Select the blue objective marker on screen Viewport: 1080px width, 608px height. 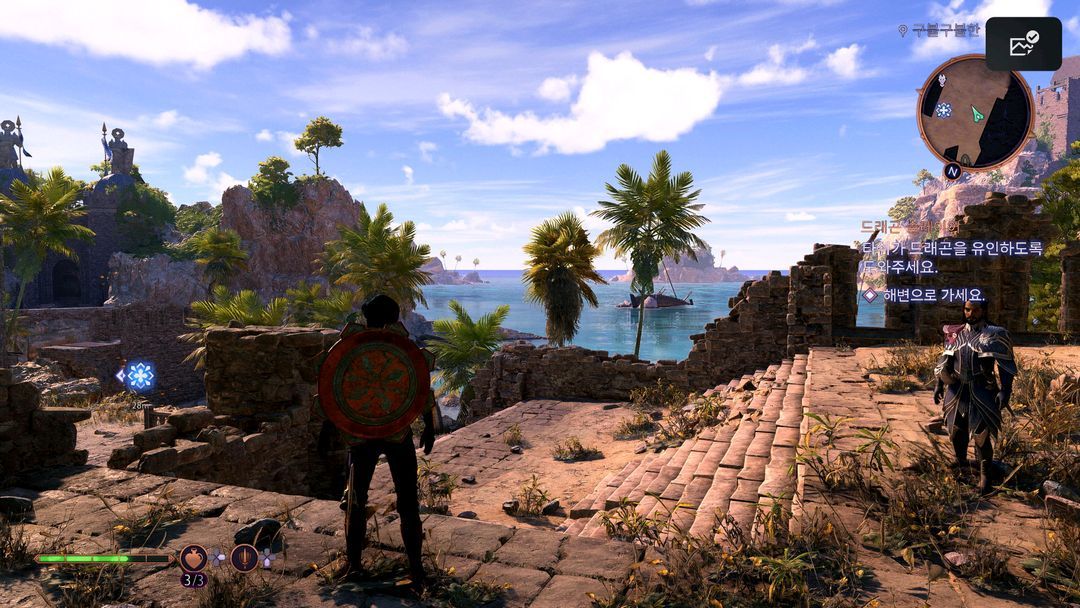pos(139,376)
